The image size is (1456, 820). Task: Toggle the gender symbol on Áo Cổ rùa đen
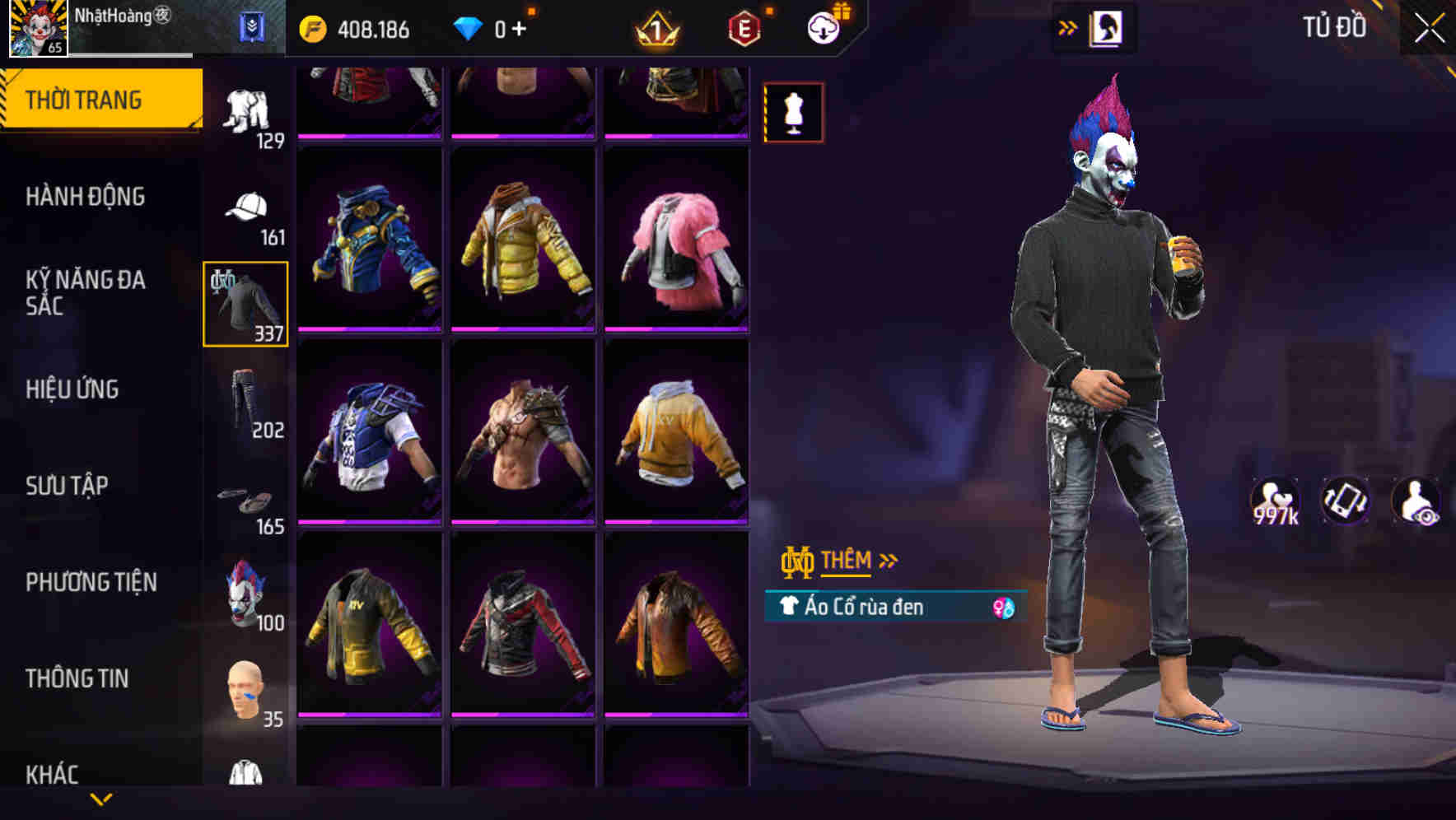[1004, 607]
